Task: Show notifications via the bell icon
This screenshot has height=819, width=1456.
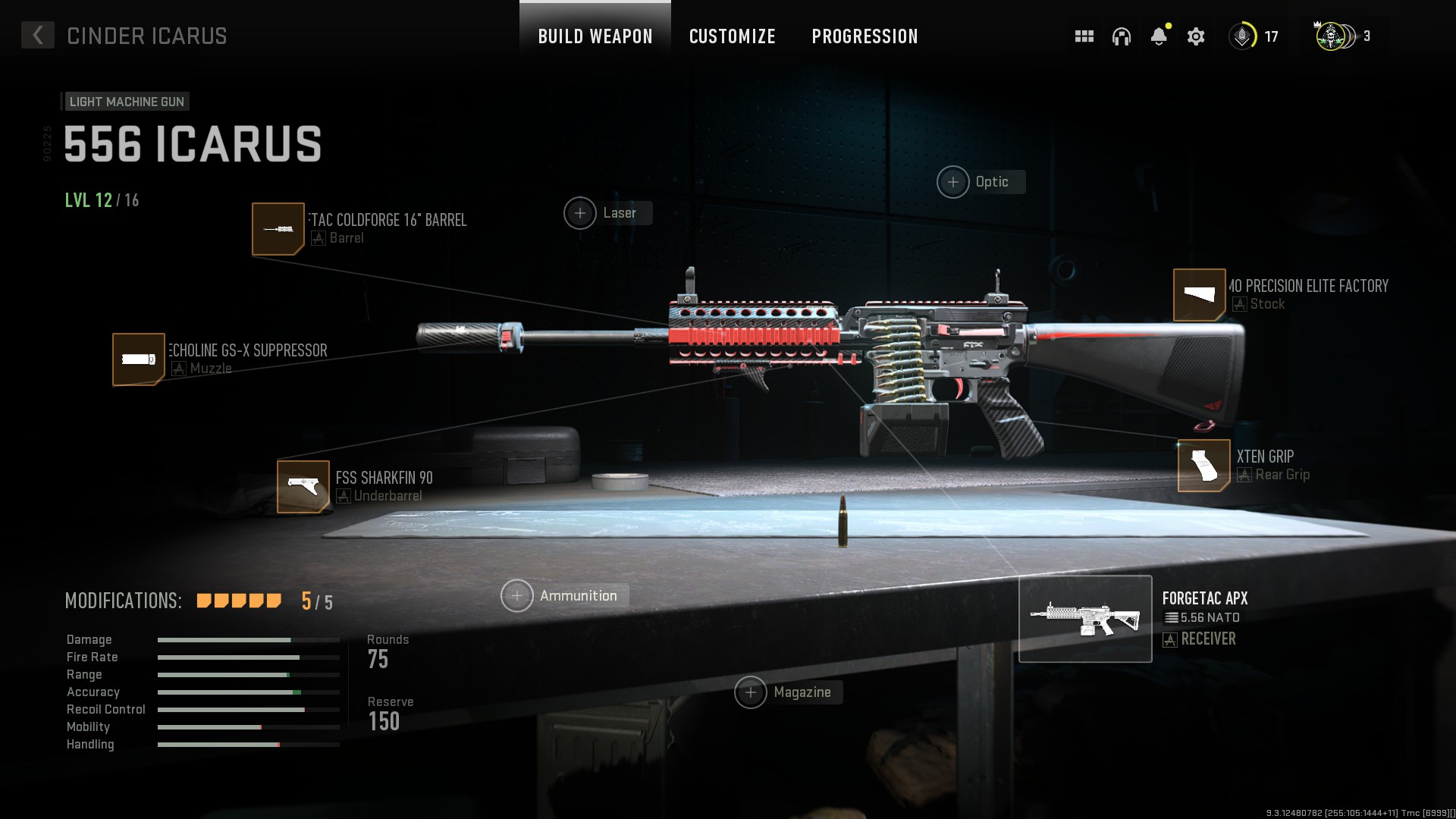Action: click(1158, 36)
